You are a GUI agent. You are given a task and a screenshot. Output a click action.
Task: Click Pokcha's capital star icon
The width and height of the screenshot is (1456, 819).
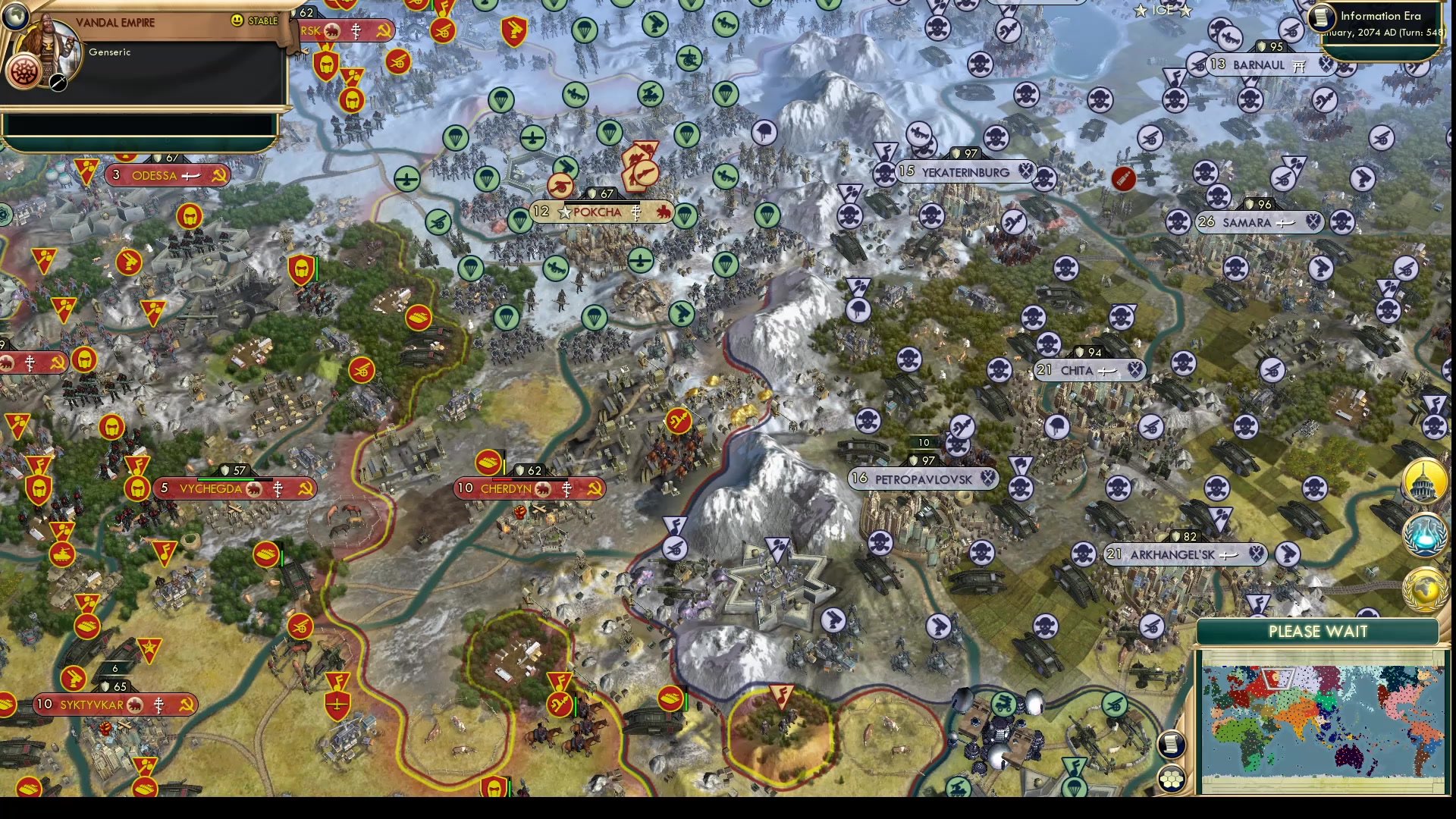(564, 212)
